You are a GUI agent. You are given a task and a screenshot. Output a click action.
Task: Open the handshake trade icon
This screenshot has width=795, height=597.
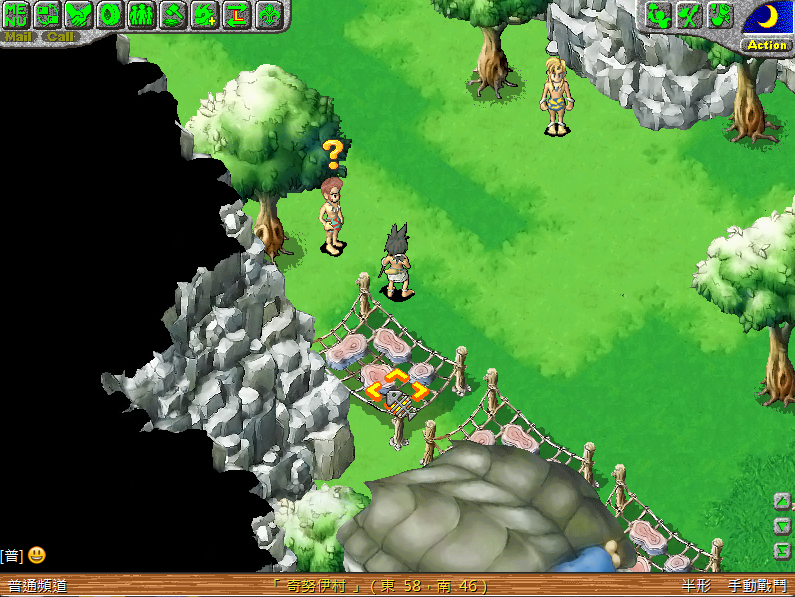click(x=79, y=15)
